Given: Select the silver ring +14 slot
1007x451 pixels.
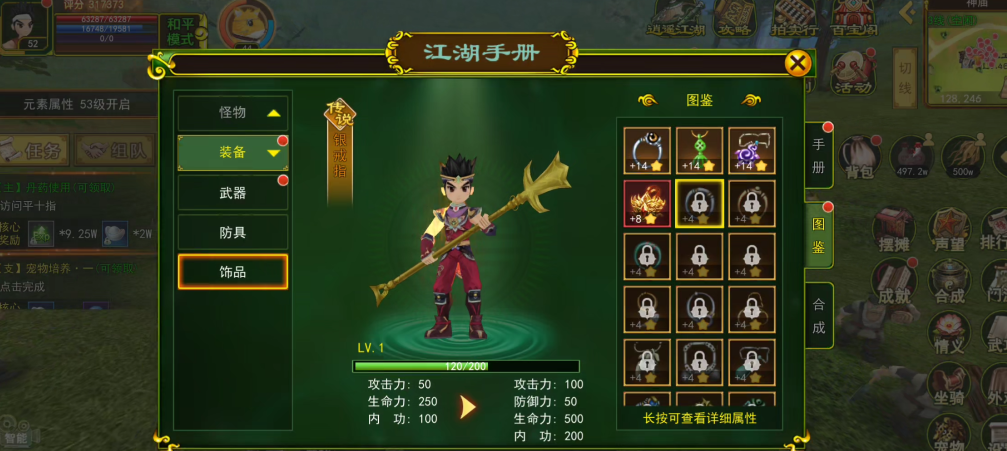Looking at the screenshot, I should pyautogui.click(x=647, y=150).
